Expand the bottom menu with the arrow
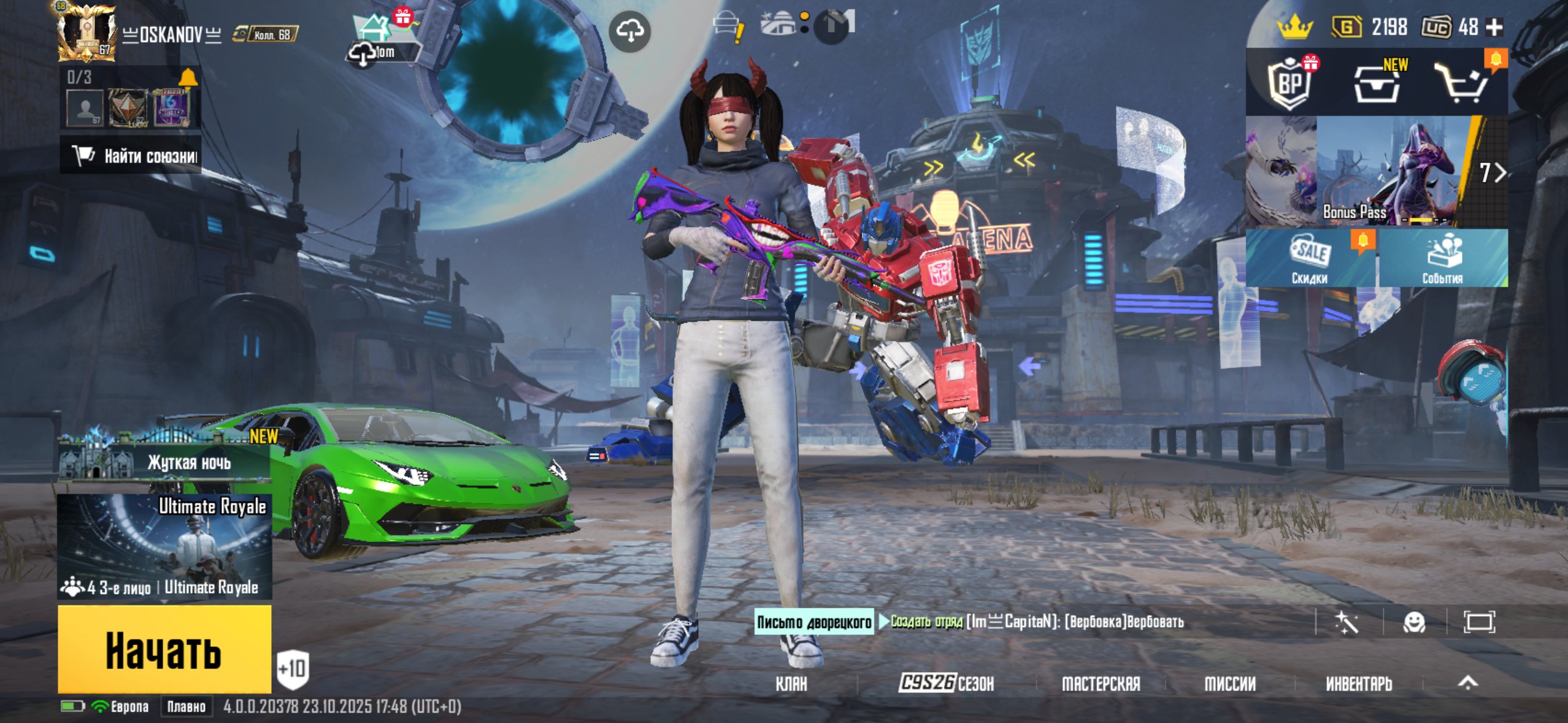This screenshot has height=723, width=1568. (x=1468, y=683)
